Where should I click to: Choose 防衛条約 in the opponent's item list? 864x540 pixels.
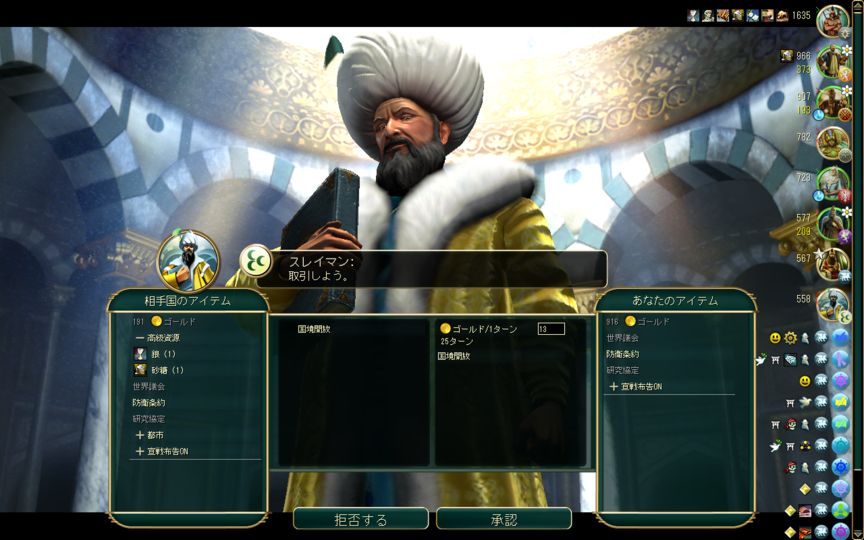148,403
